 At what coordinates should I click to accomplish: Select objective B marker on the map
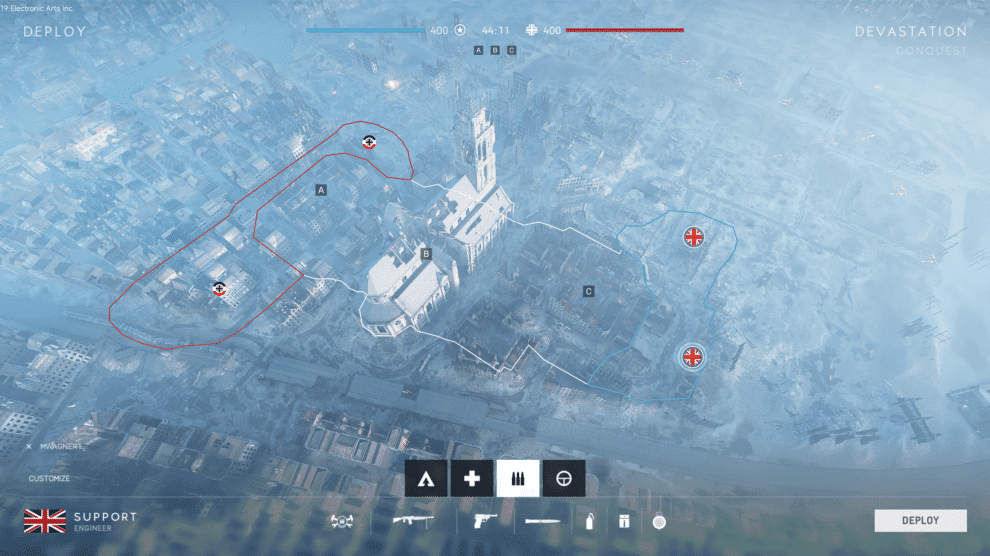pyautogui.click(x=426, y=254)
